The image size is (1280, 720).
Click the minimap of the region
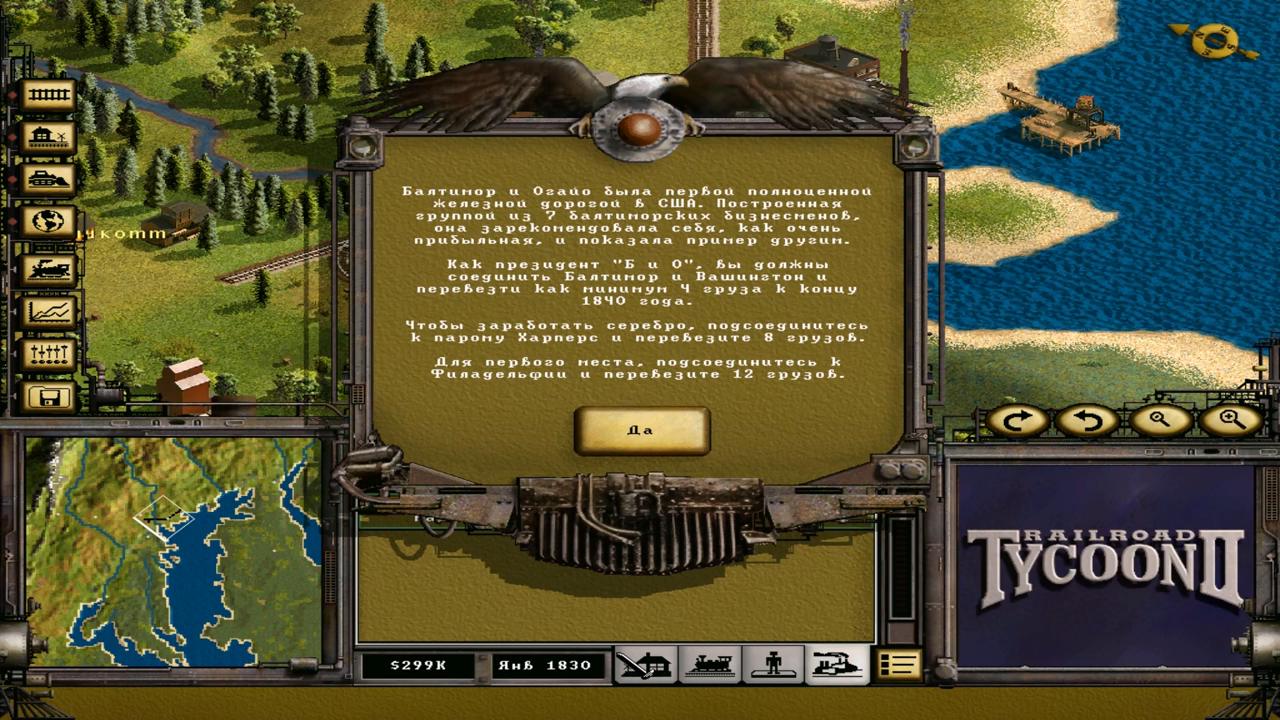(174, 552)
